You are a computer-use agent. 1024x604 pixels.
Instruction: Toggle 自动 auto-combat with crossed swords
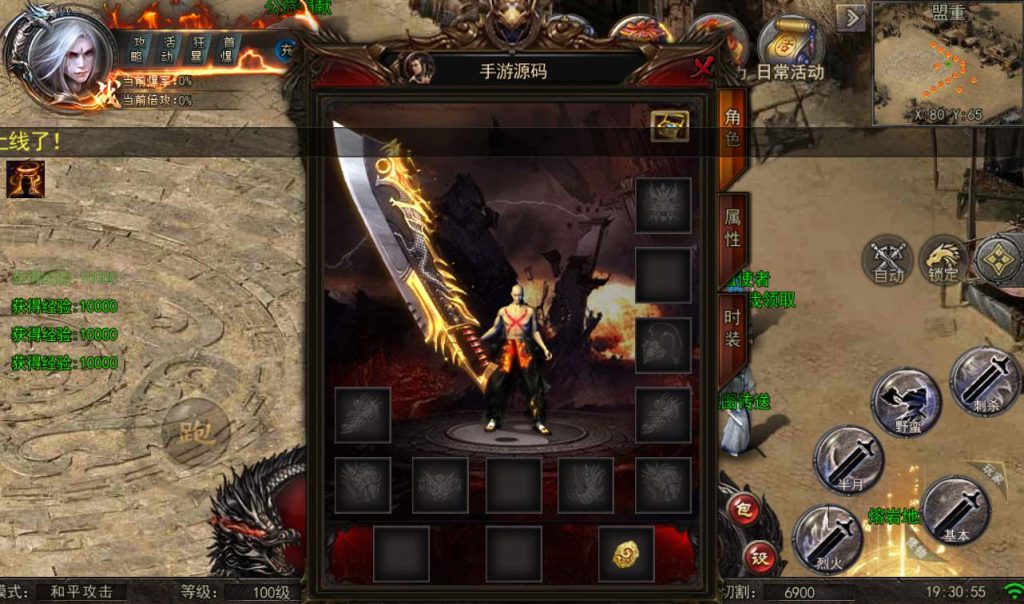(888, 260)
